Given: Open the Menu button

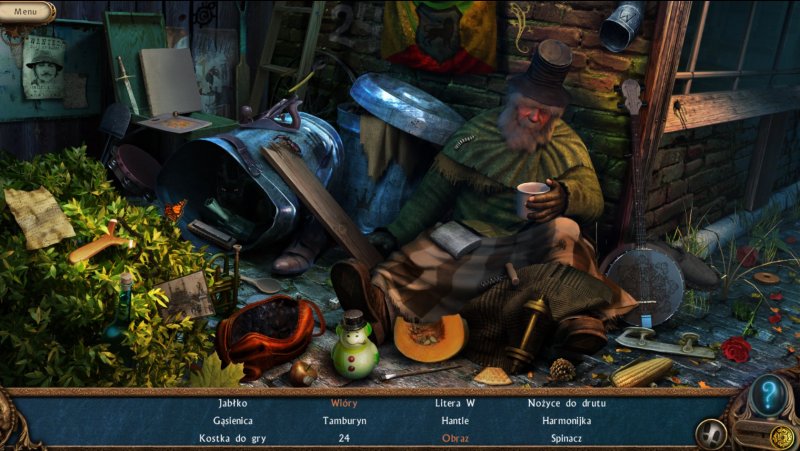Looking at the screenshot, I should 27,12.
